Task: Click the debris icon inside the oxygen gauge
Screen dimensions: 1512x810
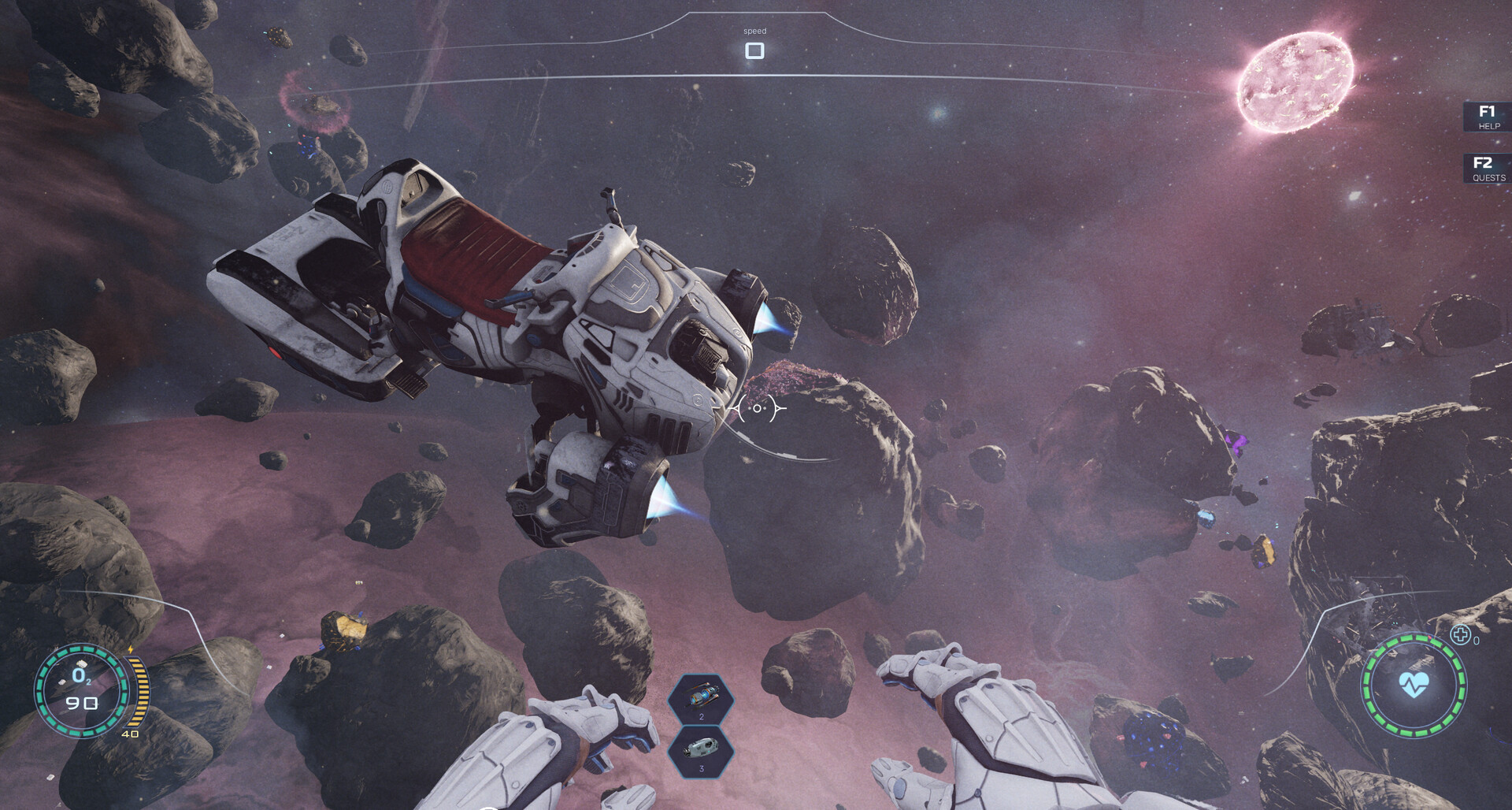Action: (80, 664)
